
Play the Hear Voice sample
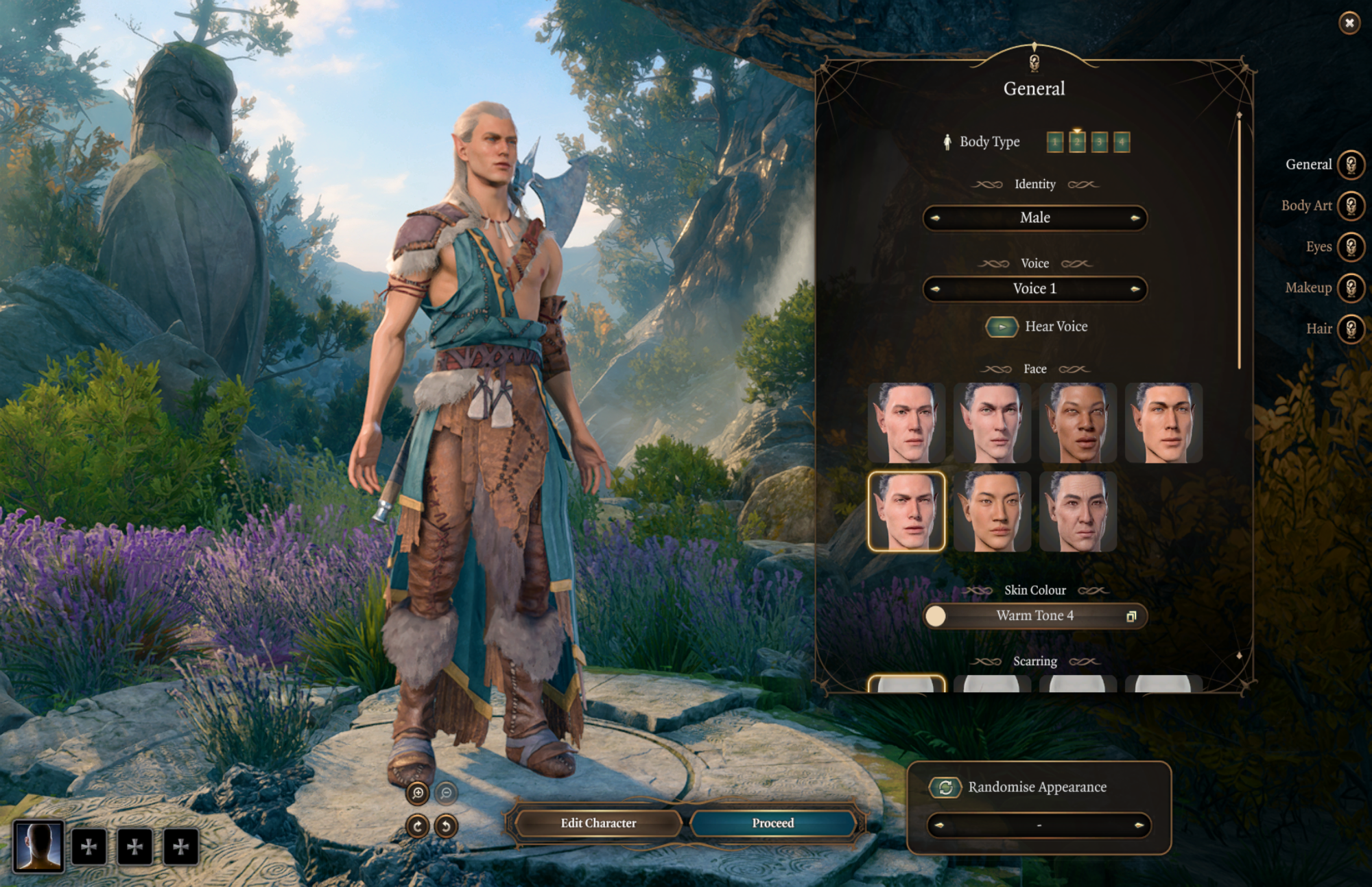pyautogui.click(x=1002, y=327)
